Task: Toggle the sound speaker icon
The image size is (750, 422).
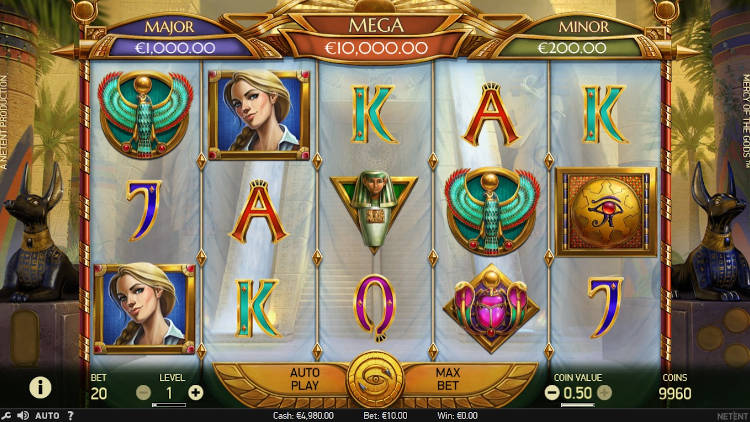Action: 23,415
